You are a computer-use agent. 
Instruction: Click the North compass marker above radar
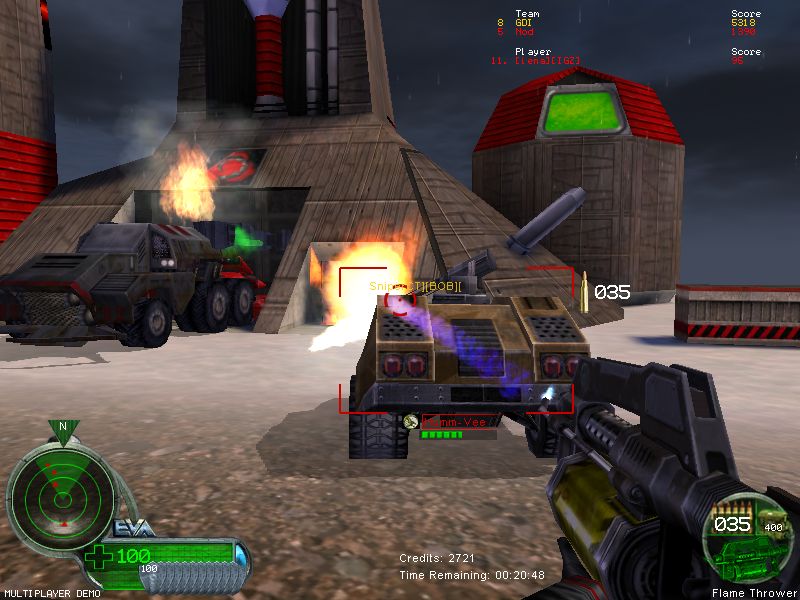63,427
